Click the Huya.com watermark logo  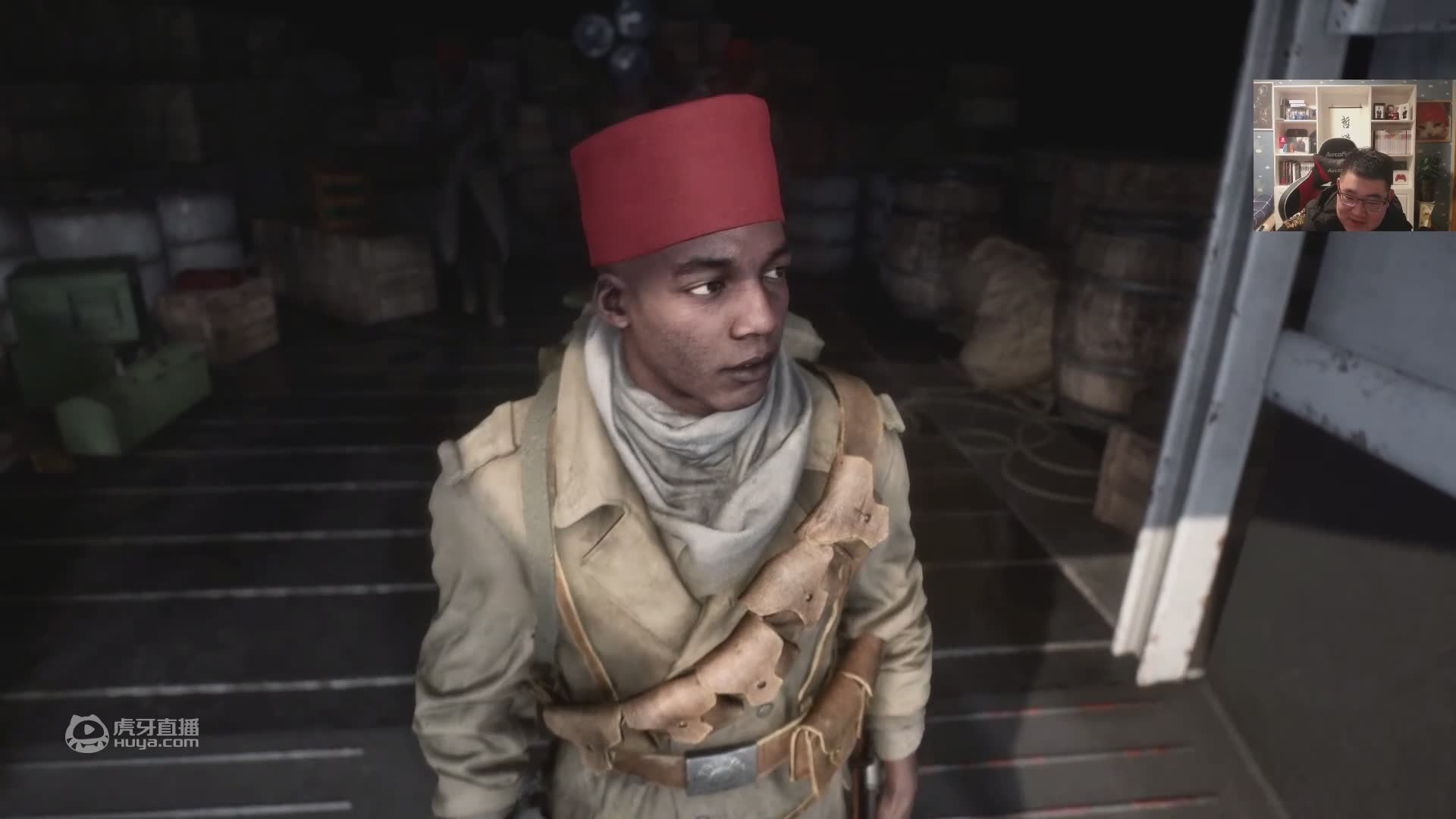[132, 734]
